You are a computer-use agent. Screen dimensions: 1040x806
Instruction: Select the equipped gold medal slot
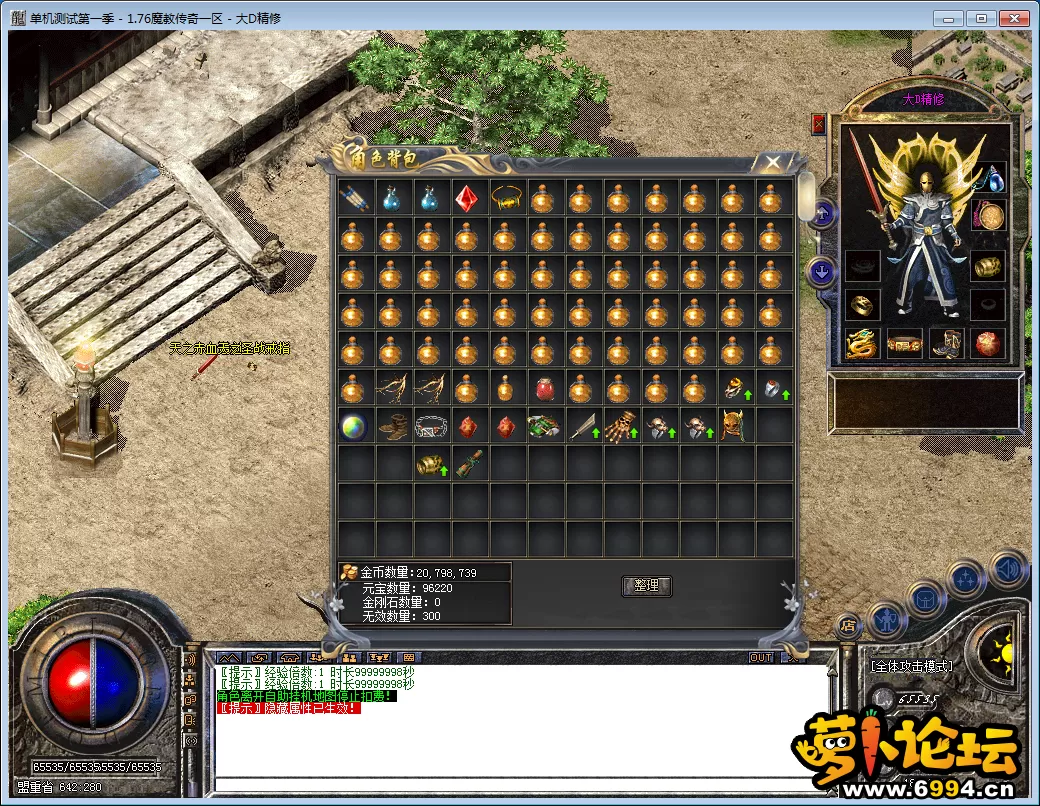[989, 216]
